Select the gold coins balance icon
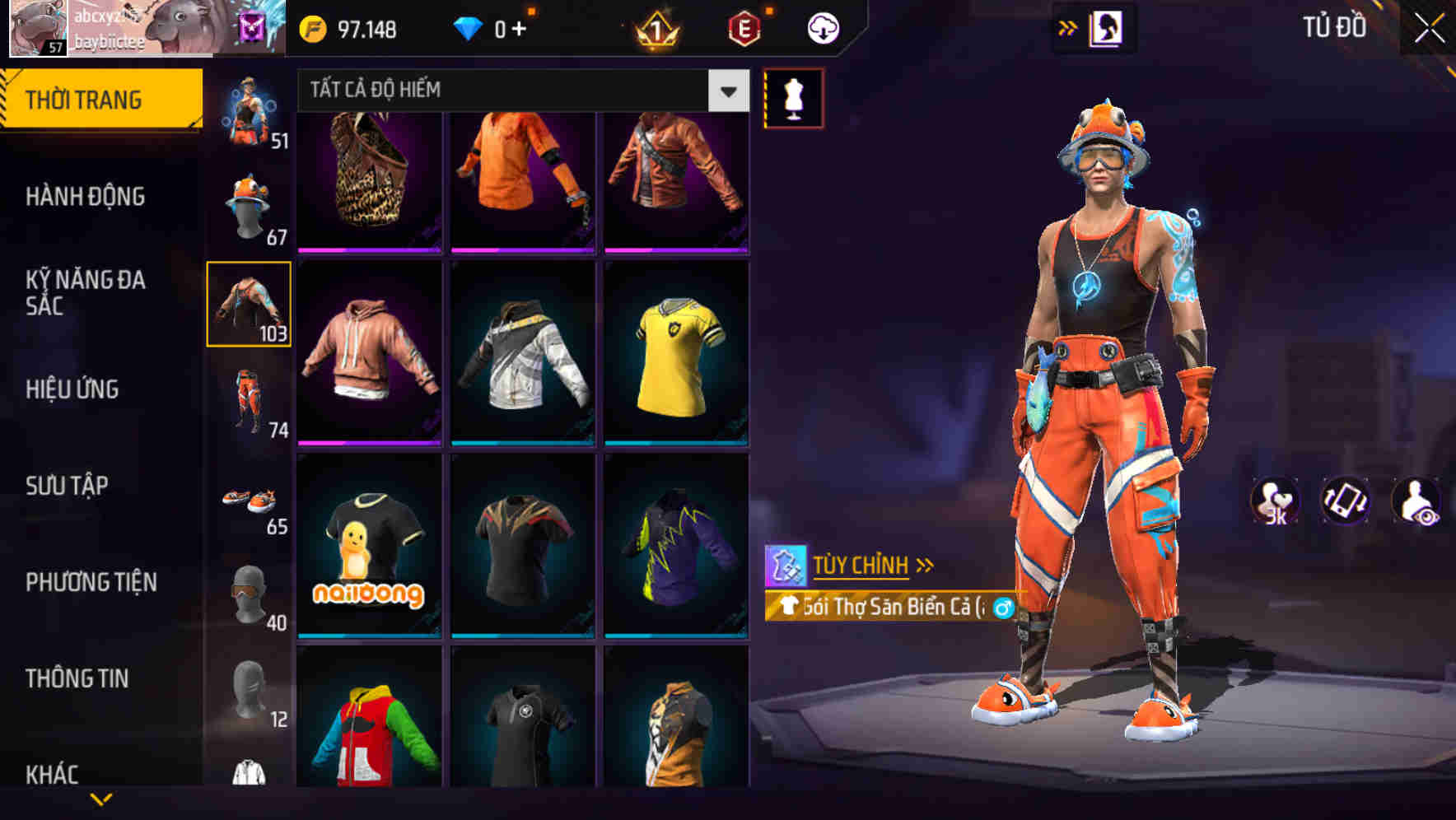1456x820 pixels. pyautogui.click(x=312, y=27)
